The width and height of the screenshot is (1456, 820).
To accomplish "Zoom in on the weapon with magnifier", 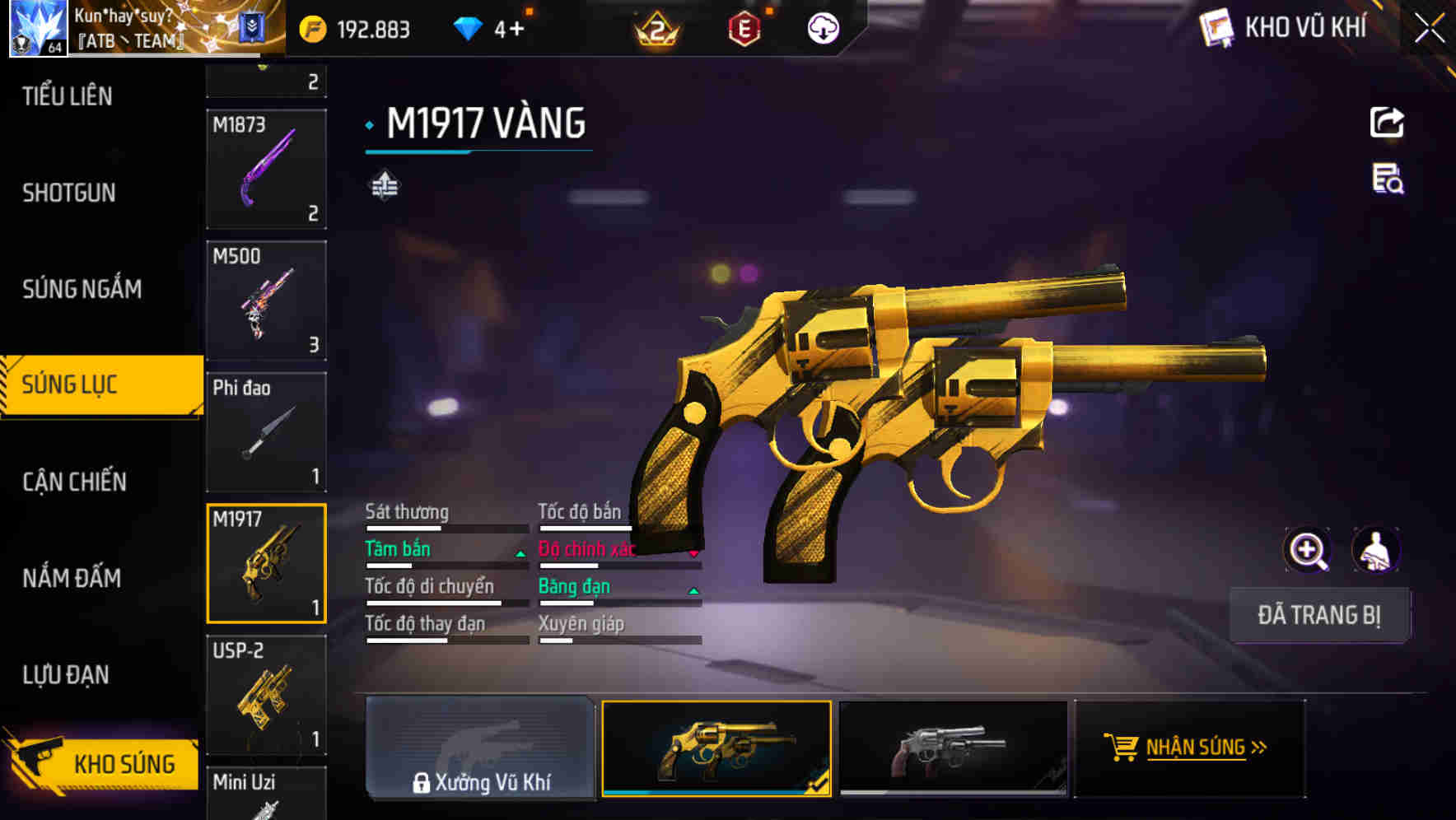I will [1307, 550].
